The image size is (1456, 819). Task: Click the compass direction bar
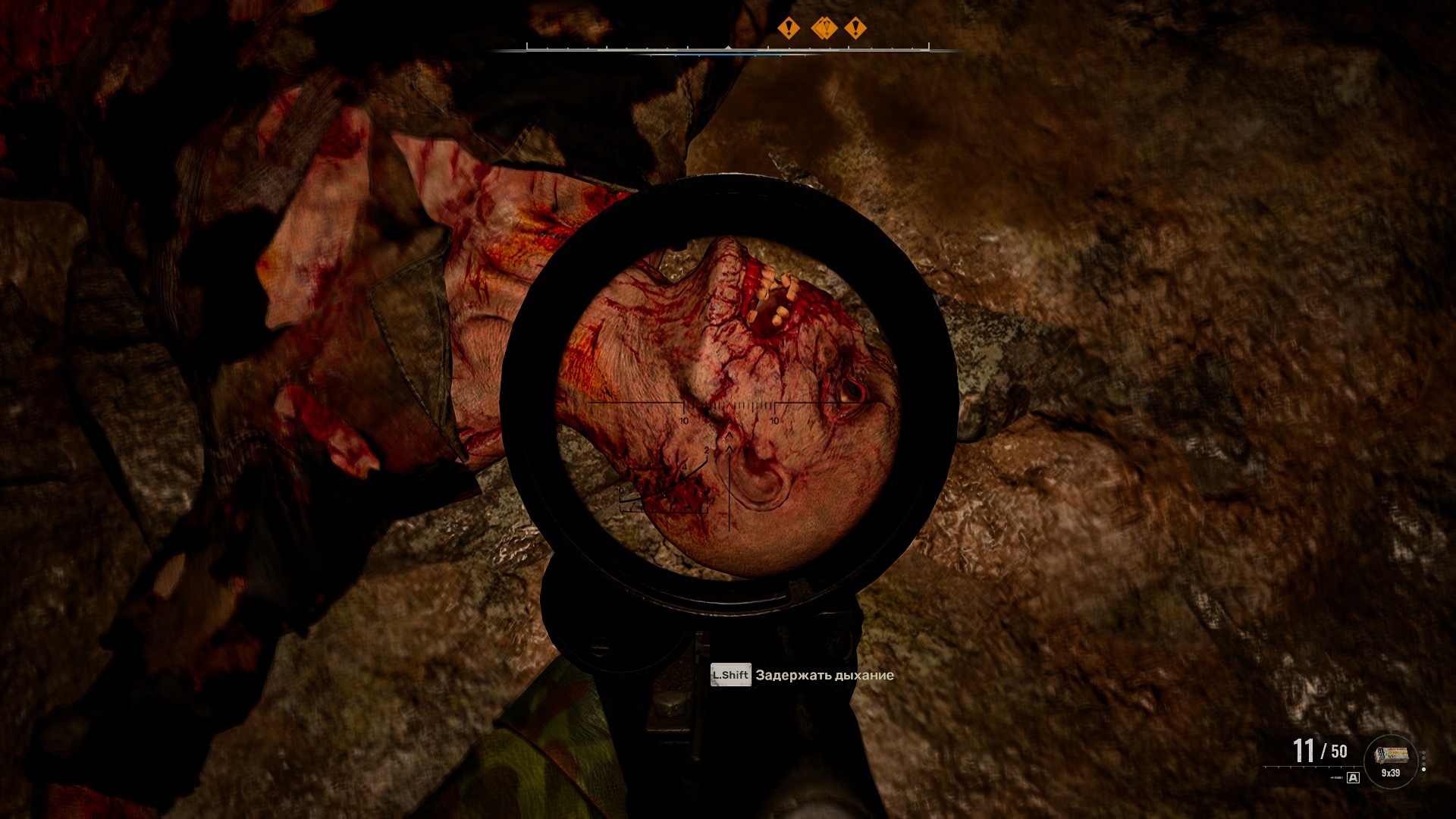tap(727, 49)
